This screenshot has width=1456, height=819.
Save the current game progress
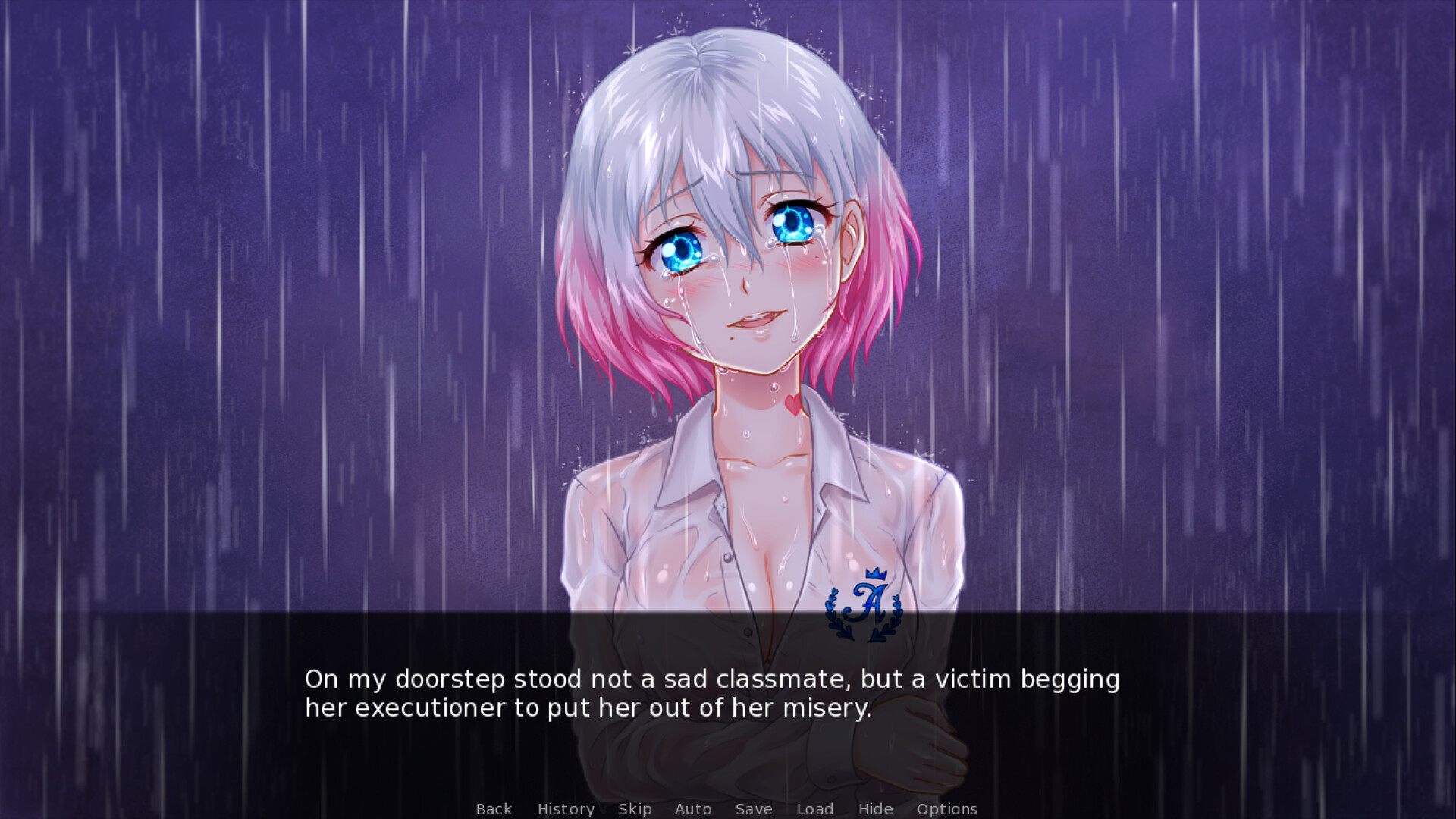[x=753, y=809]
